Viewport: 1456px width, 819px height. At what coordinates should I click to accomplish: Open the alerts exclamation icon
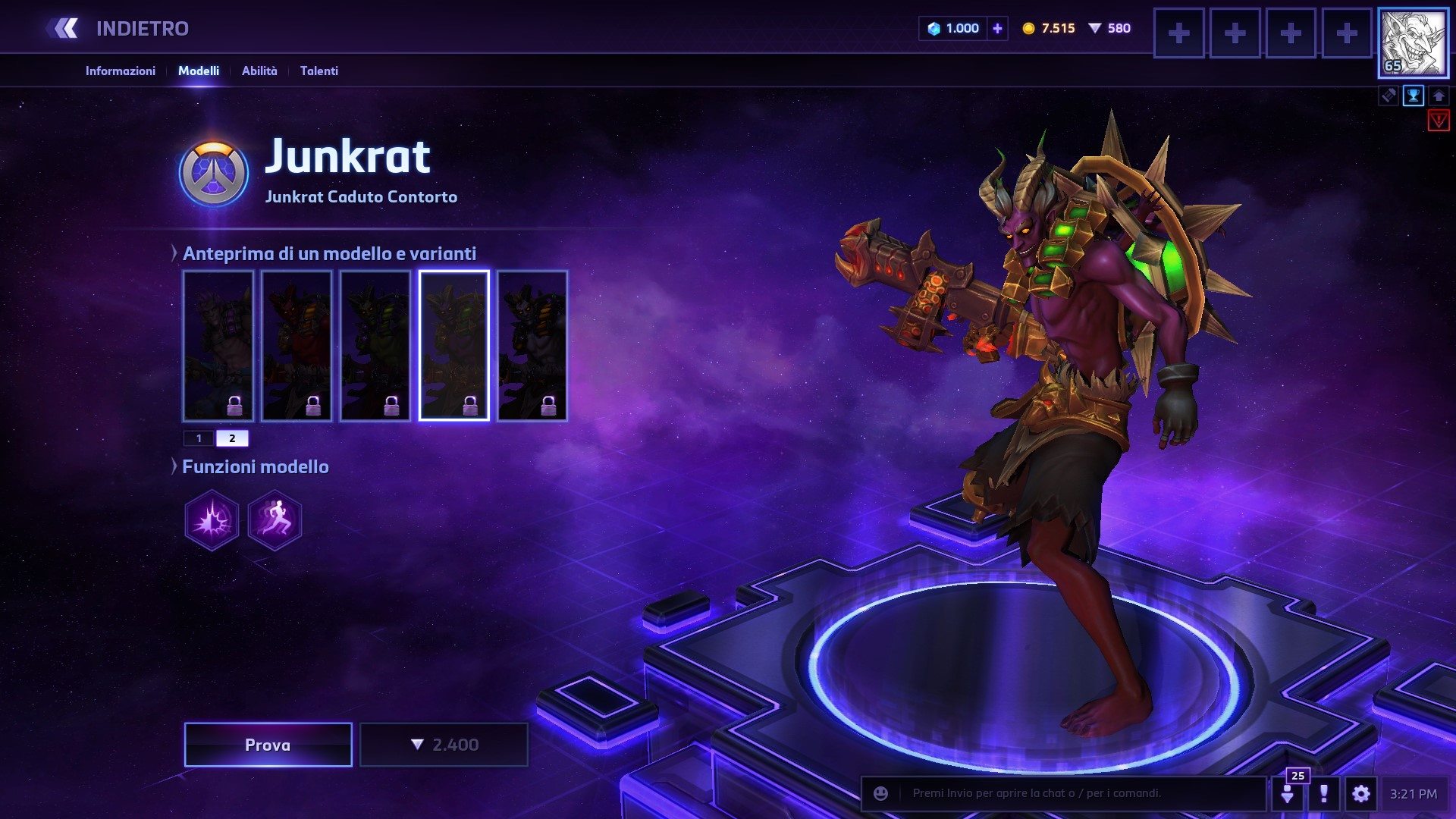click(1324, 794)
